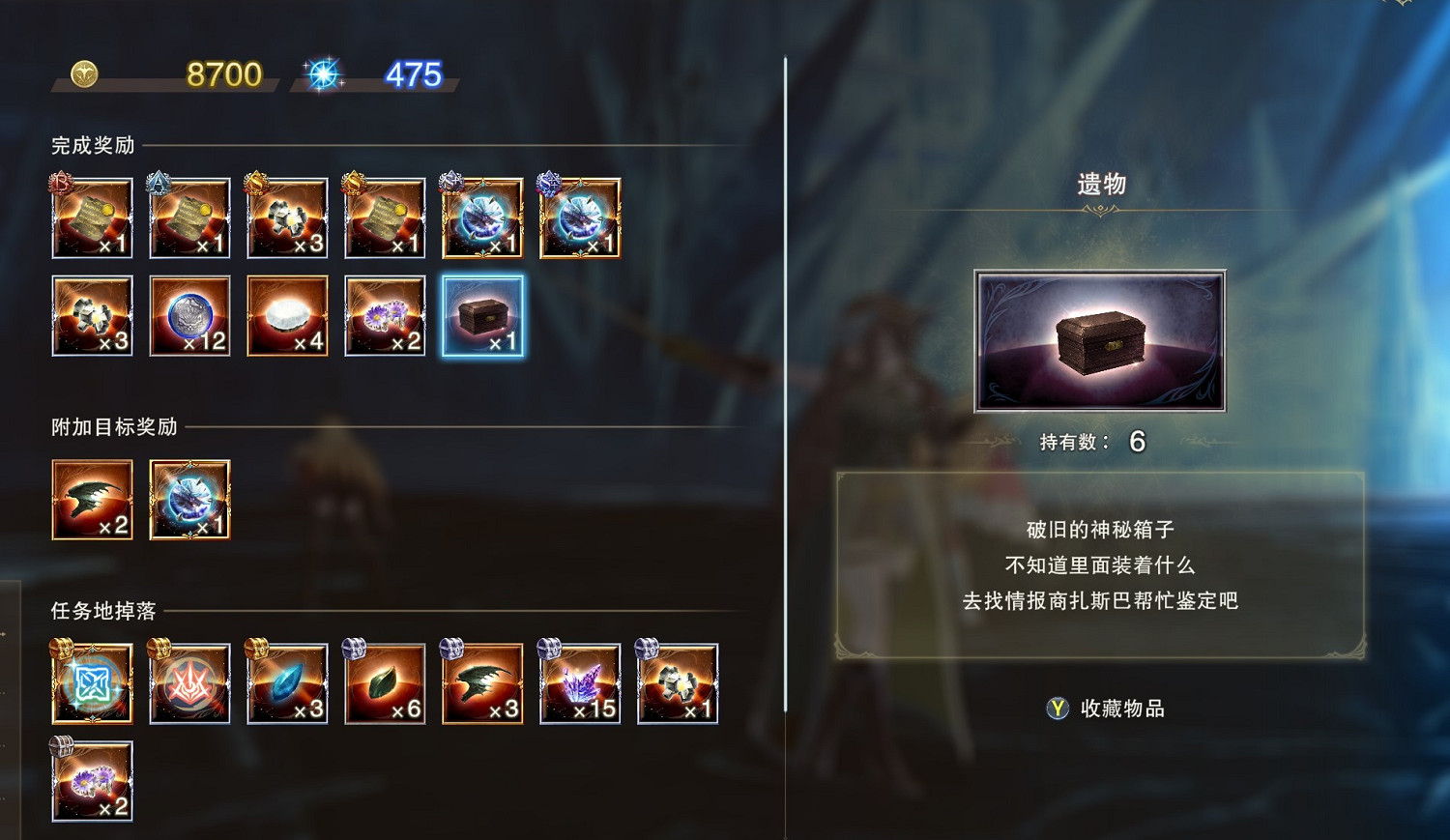Select the gold scroll ×1 A-rank reward
Viewport: 1450px width, 840px height.
(x=189, y=217)
